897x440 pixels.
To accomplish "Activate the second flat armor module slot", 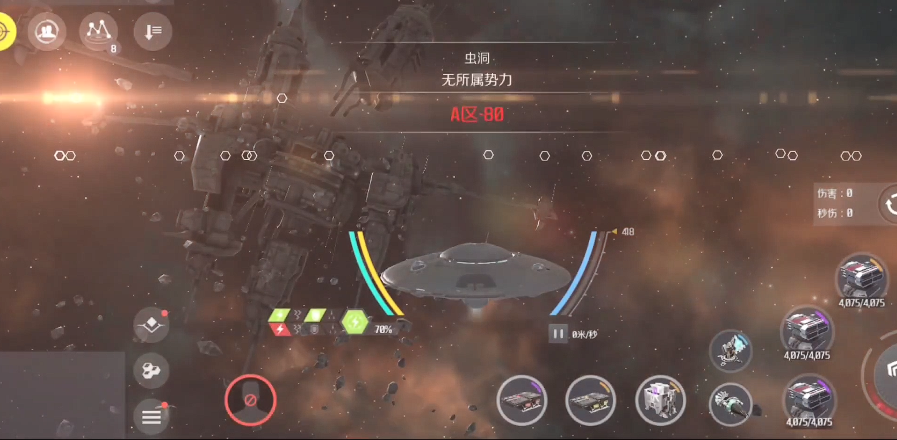I will 591,401.
